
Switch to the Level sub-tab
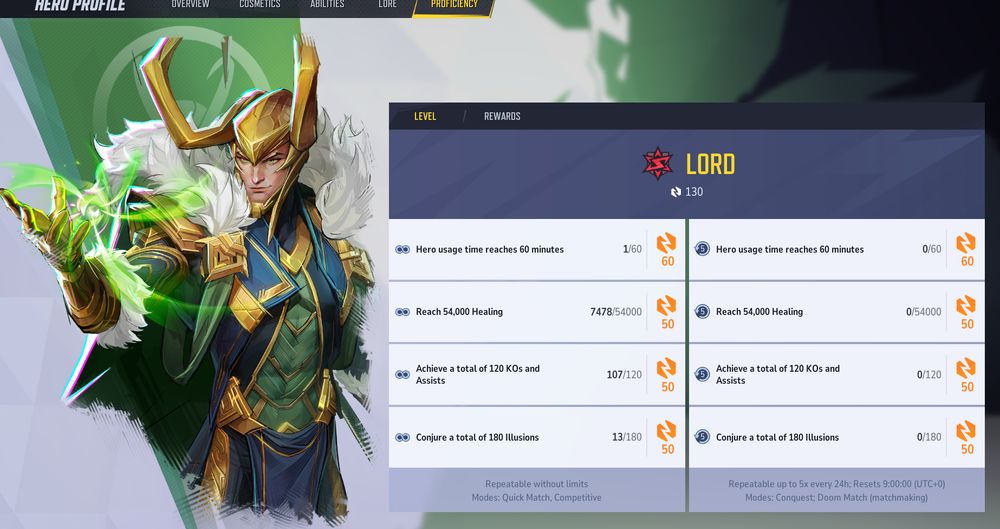coord(425,117)
